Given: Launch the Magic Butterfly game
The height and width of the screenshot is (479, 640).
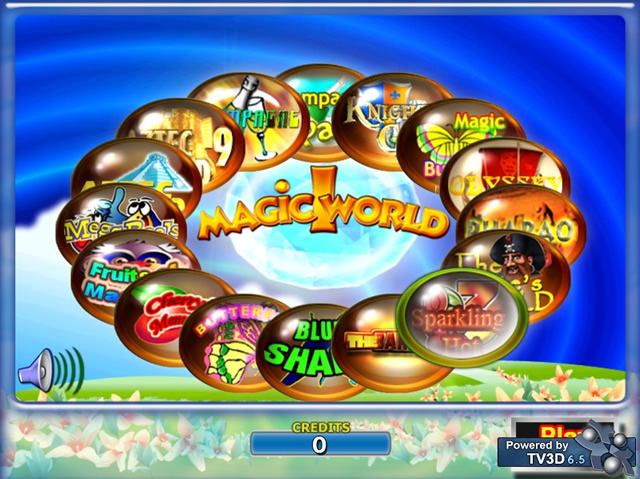Looking at the screenshot, I should coord(458,138).
